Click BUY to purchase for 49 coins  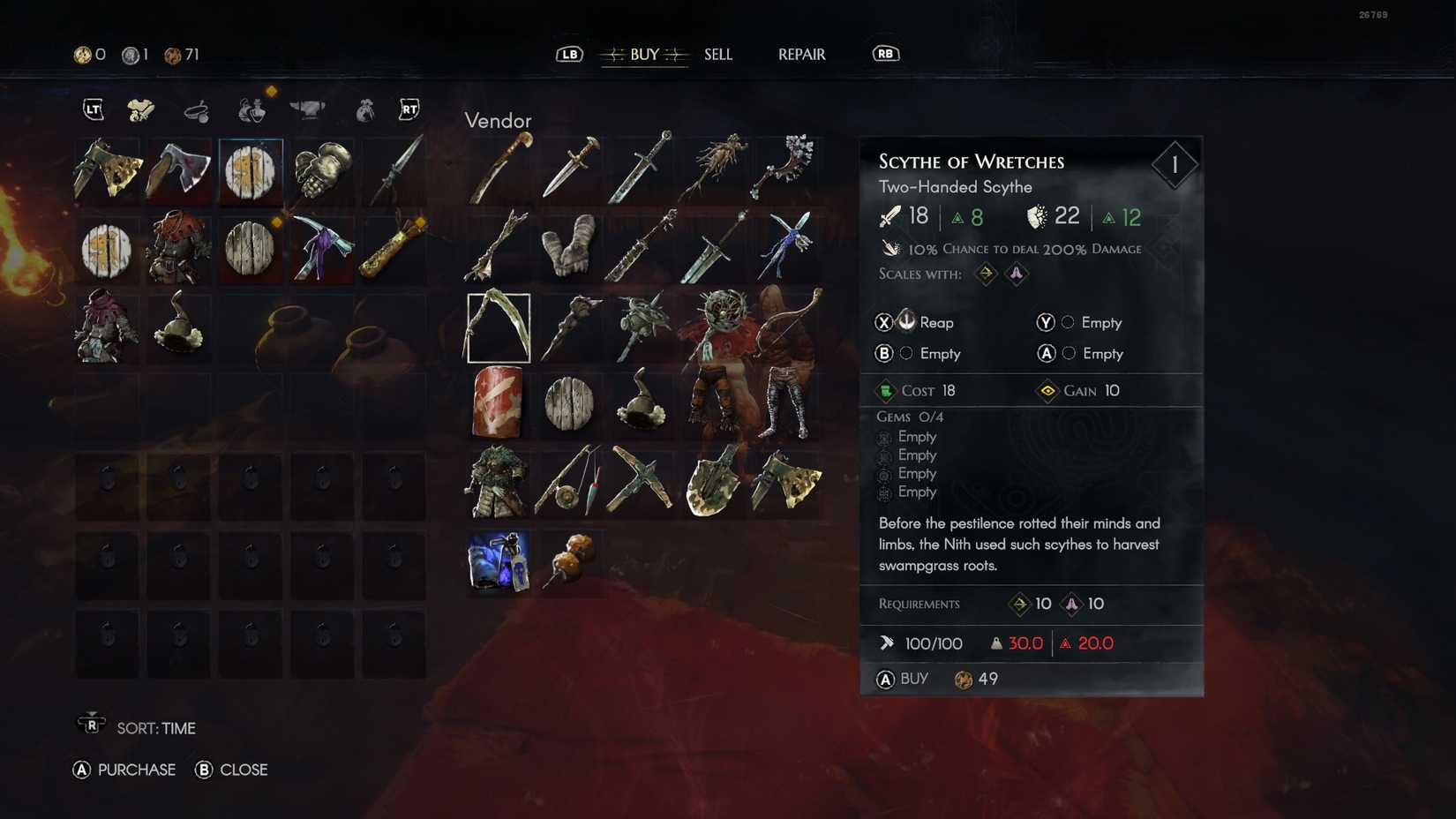[x=914, y=680]
